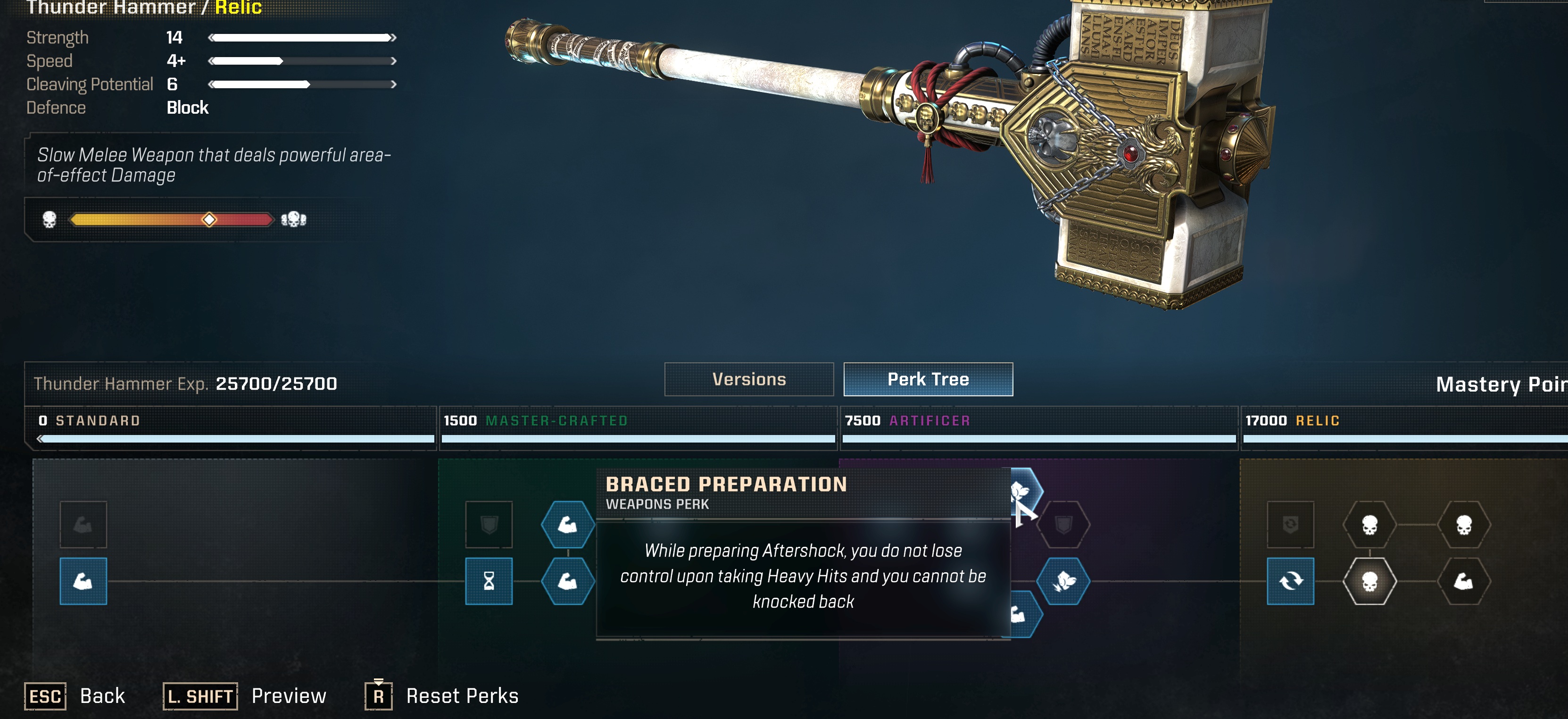Switch to the Versions tab
The height and width of the screenshot is (719, 1568).
pyautogui.click(x=749, y=379)
